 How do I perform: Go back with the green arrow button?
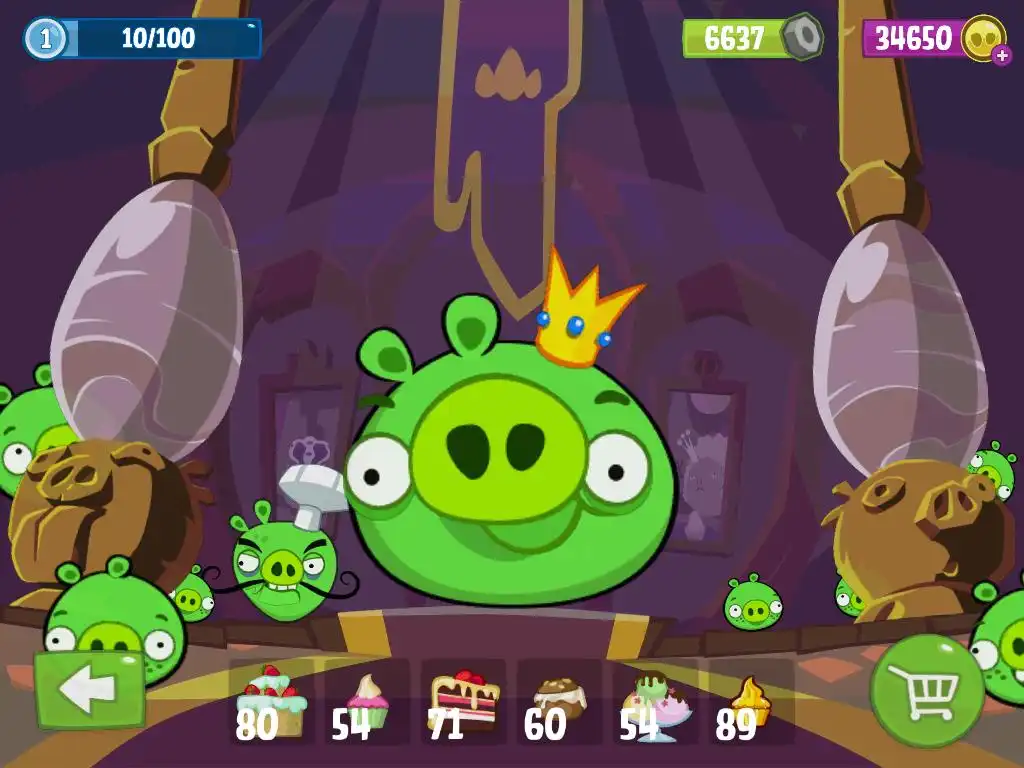click(90, 690)
